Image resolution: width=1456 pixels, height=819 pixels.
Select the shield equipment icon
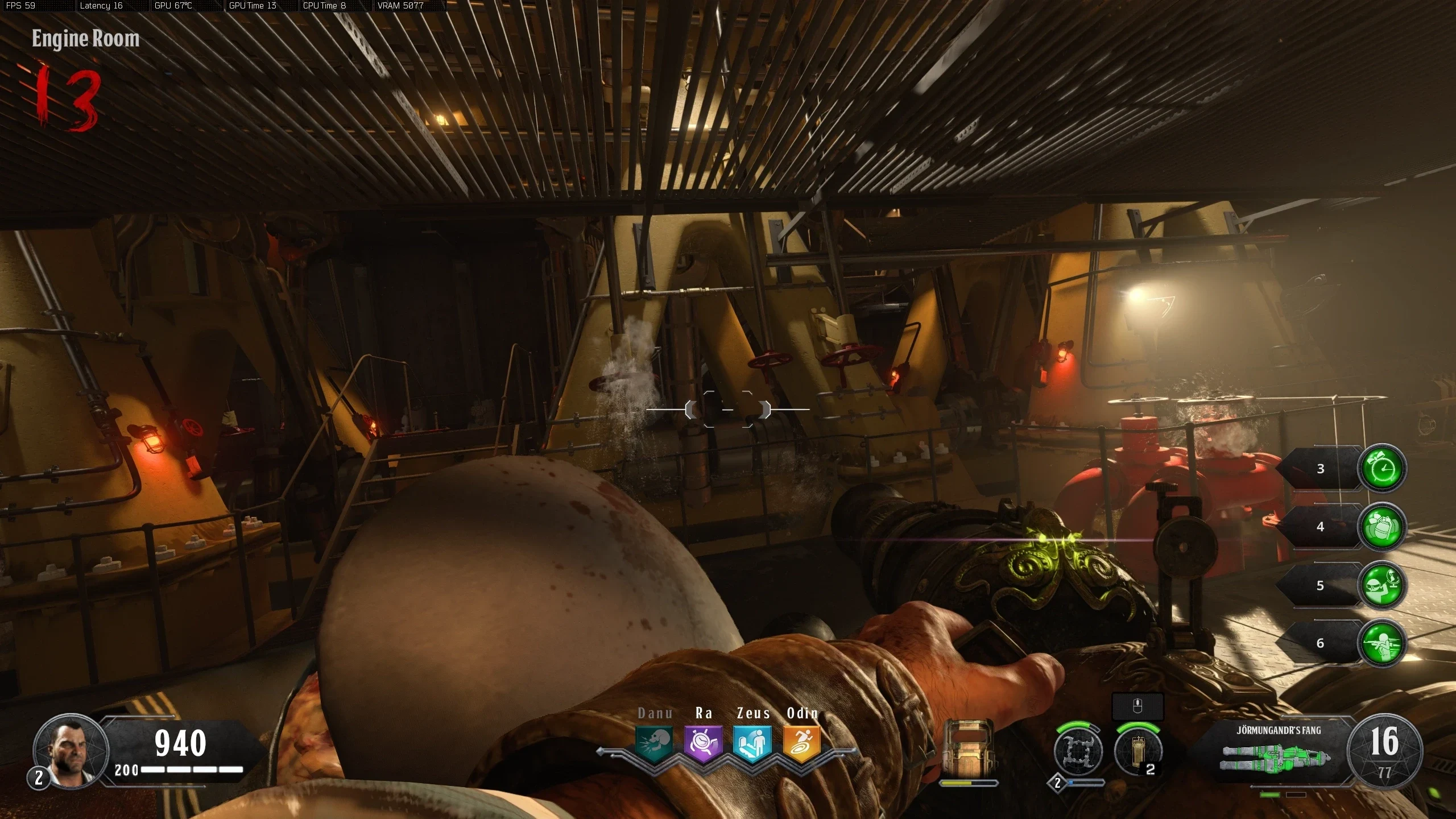pyautogui.click(x=968, y=748)
